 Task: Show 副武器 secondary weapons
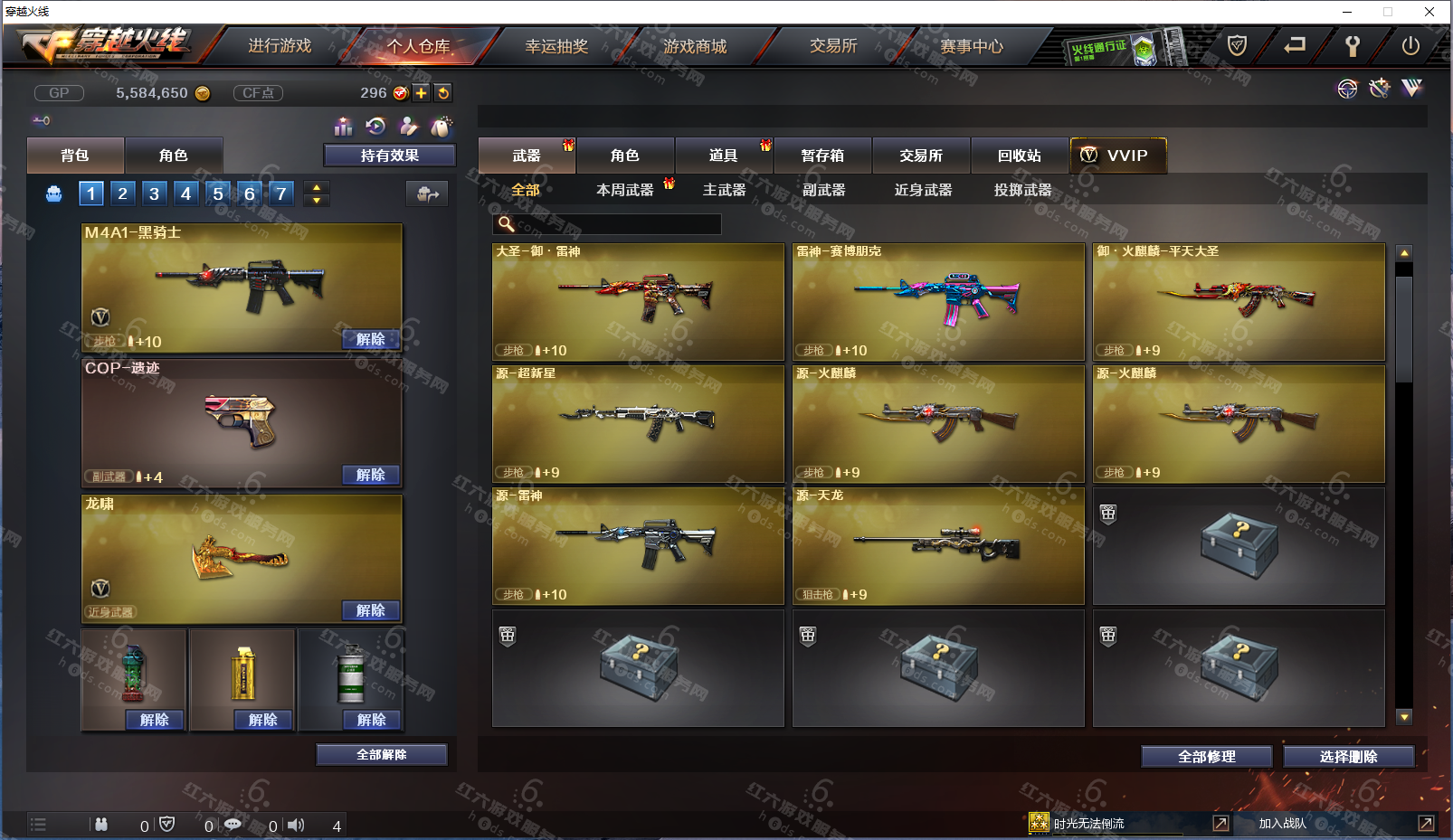pos(823,190)
